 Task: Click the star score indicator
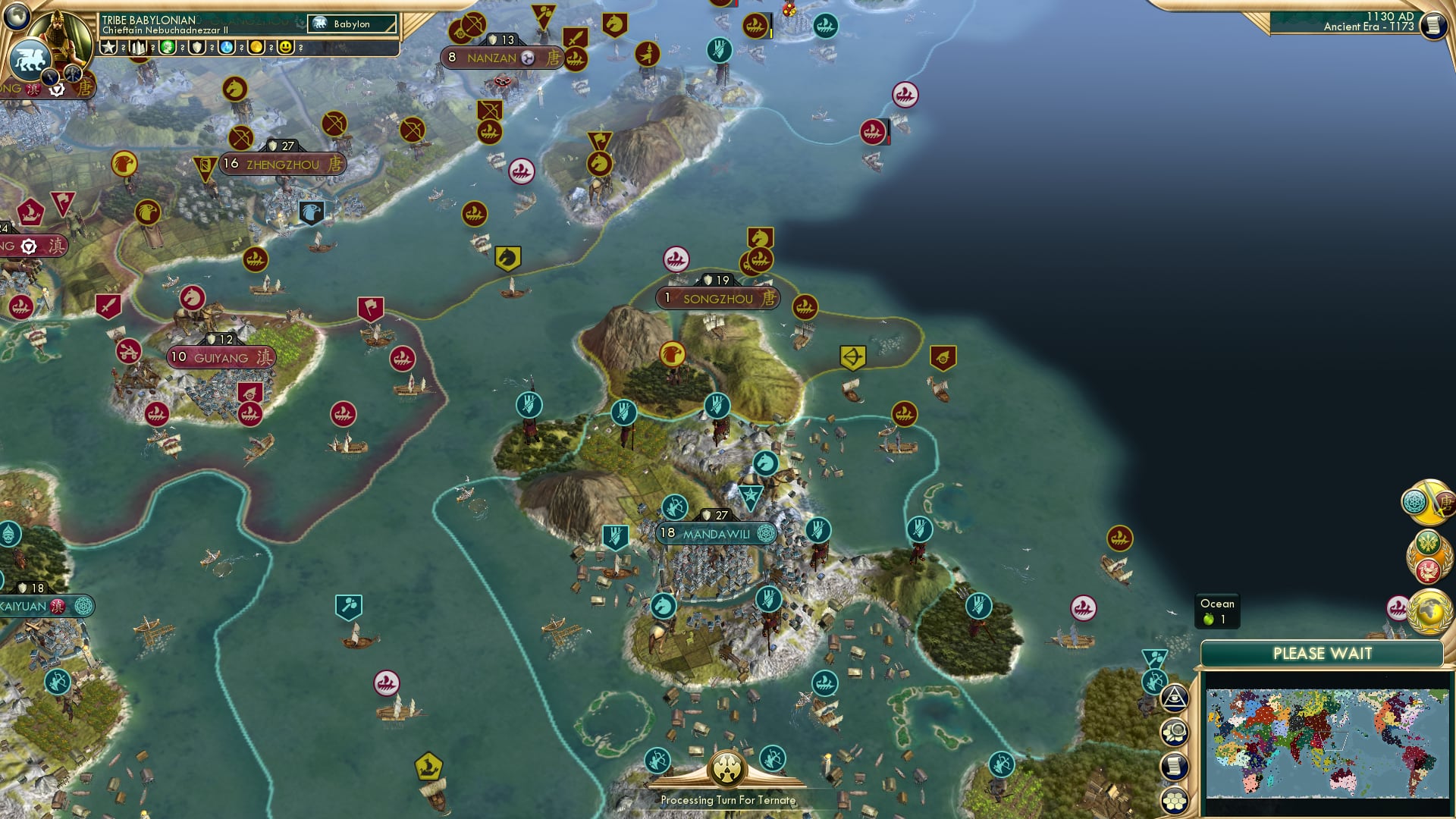(x=108, y=48)
